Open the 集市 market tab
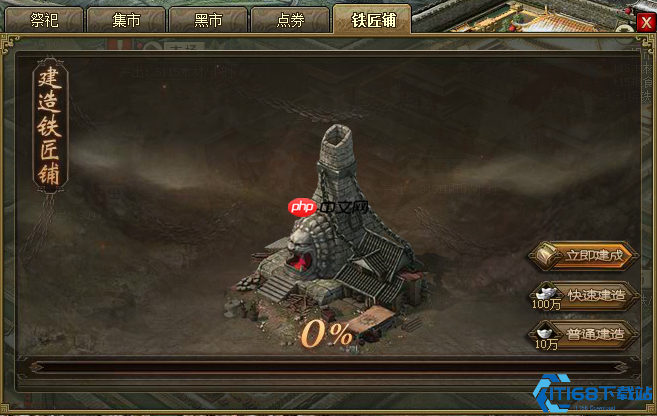 [x=126, y=19]
